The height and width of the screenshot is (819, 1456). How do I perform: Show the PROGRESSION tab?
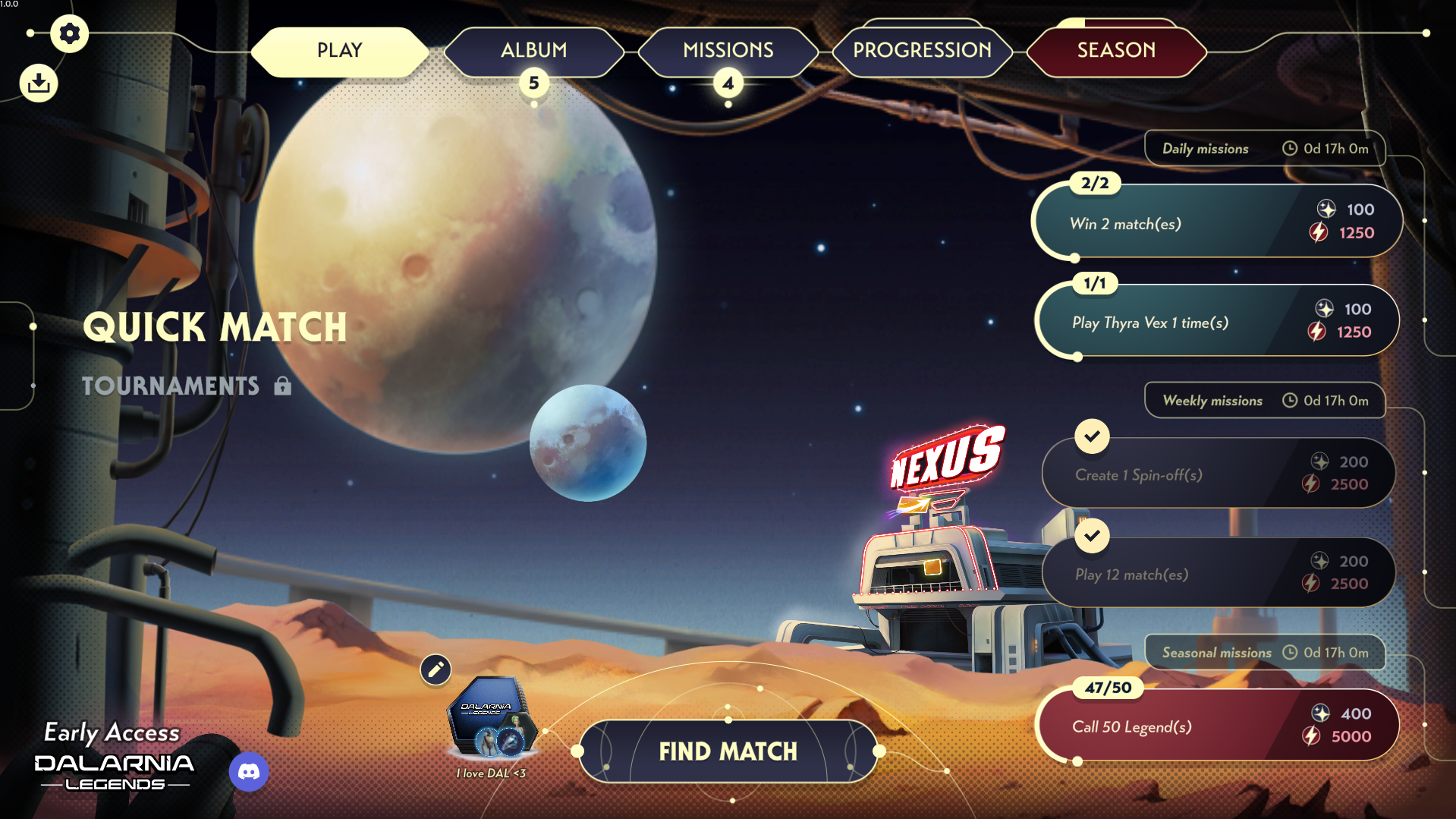[922, 51]
